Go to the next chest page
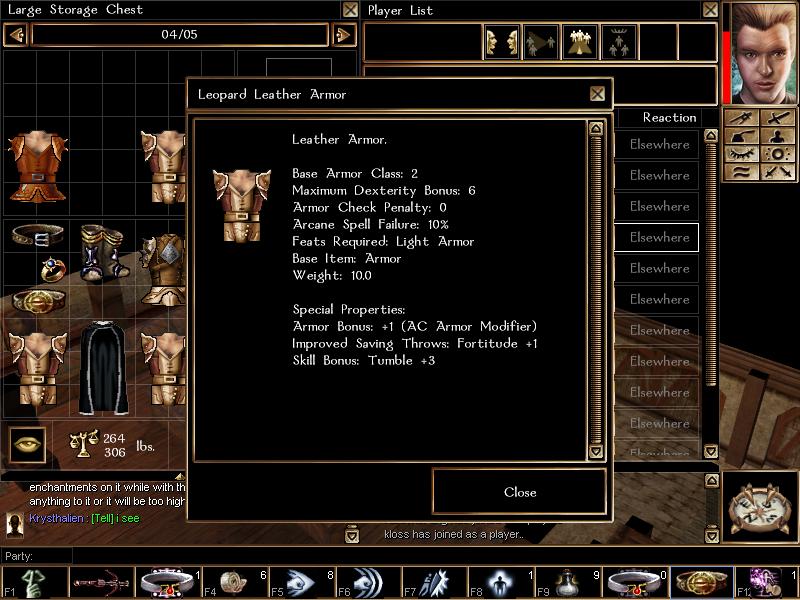Screen dimensions: 800x600 point(343,35)
